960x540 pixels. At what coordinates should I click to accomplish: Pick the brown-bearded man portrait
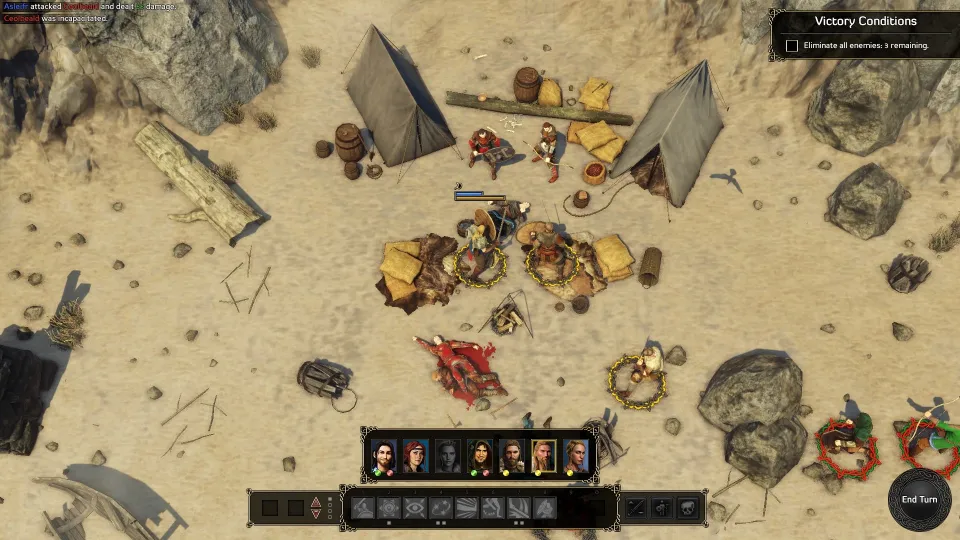[x=512, y=455]
